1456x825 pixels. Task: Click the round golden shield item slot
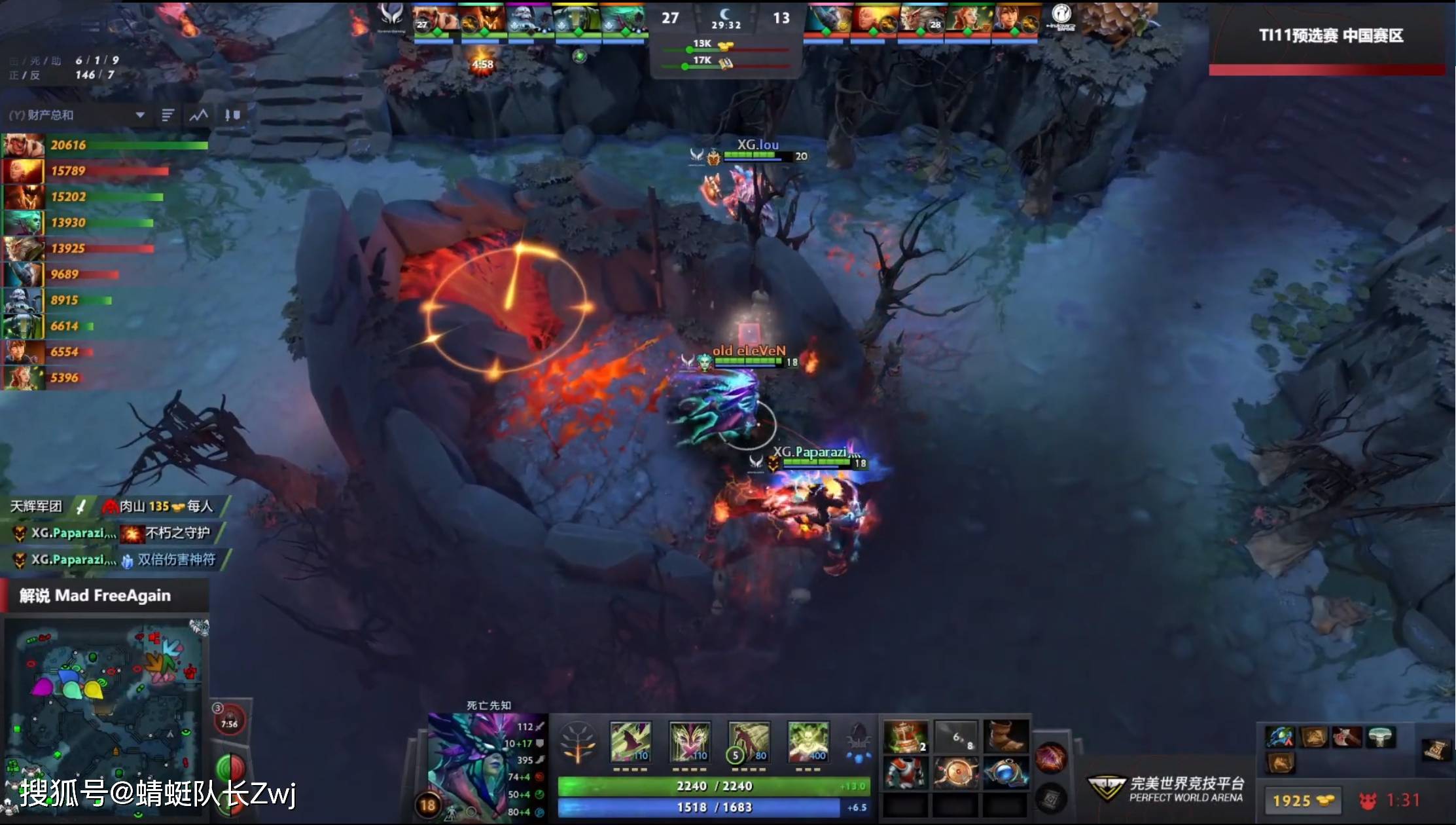(x=955, y=773)
